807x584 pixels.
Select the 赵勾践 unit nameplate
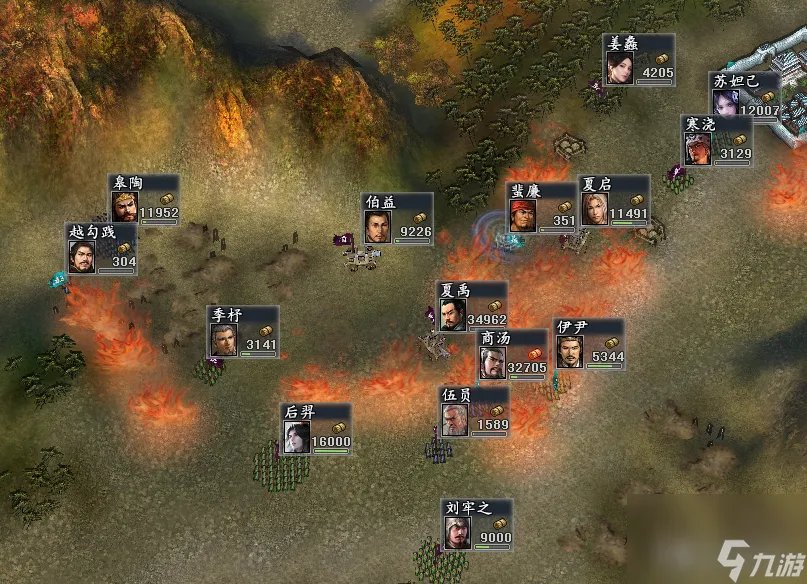(x=102, y=249)
